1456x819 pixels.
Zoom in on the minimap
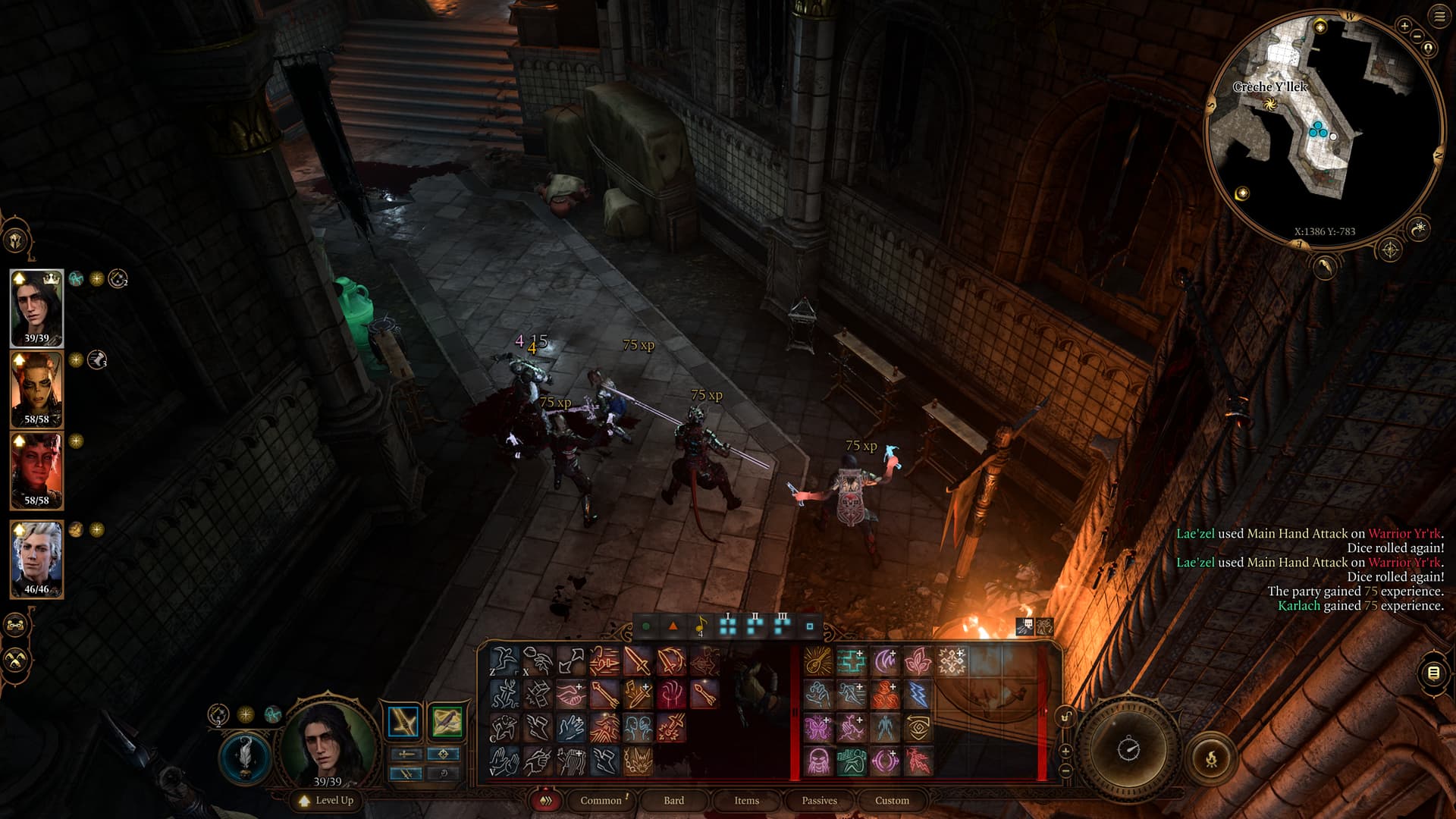click(x=1404, y=26)
